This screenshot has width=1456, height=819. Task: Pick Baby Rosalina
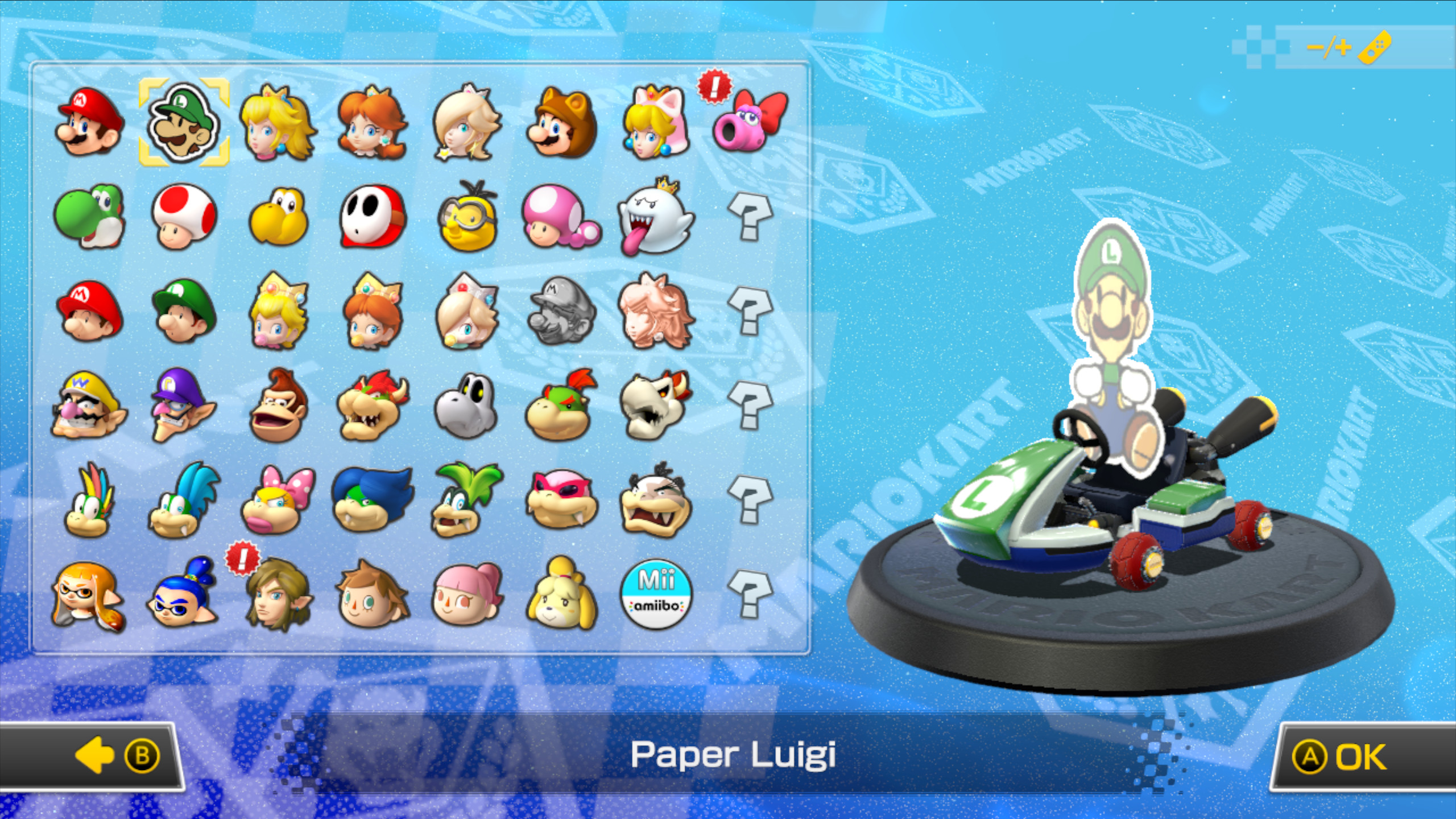[x=466, y=316]
